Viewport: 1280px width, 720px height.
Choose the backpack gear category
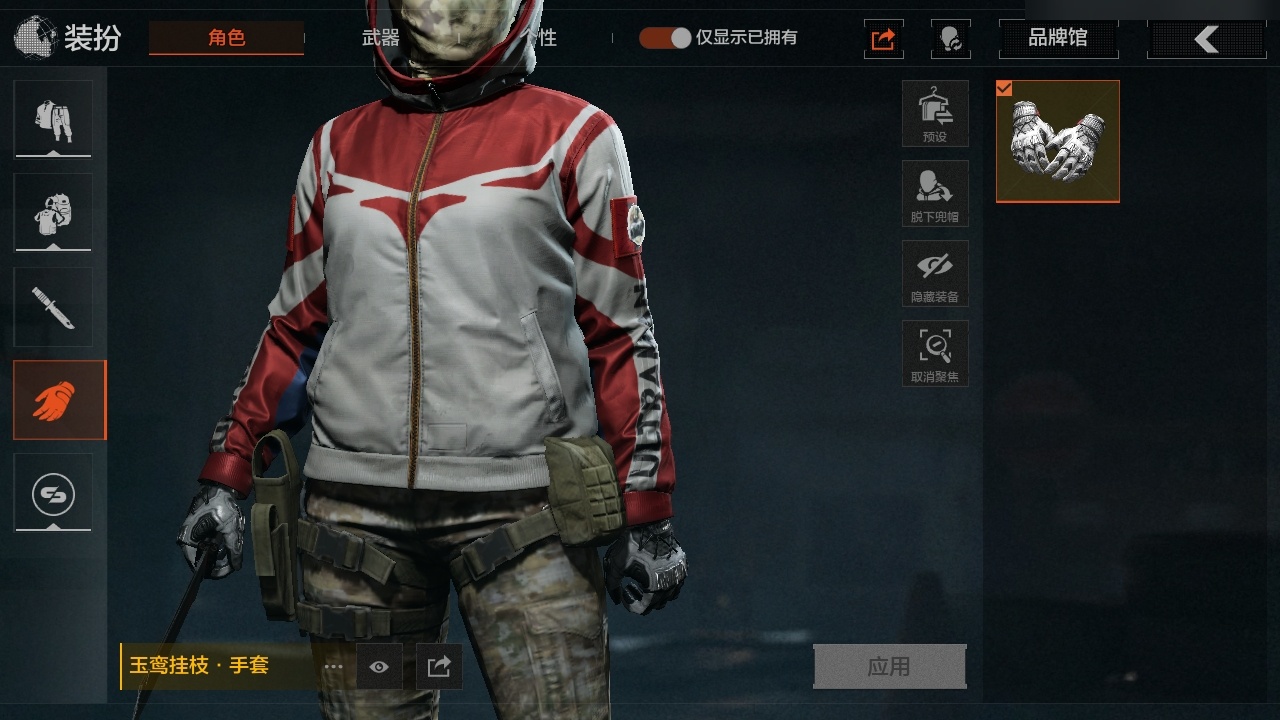[53, 211]
